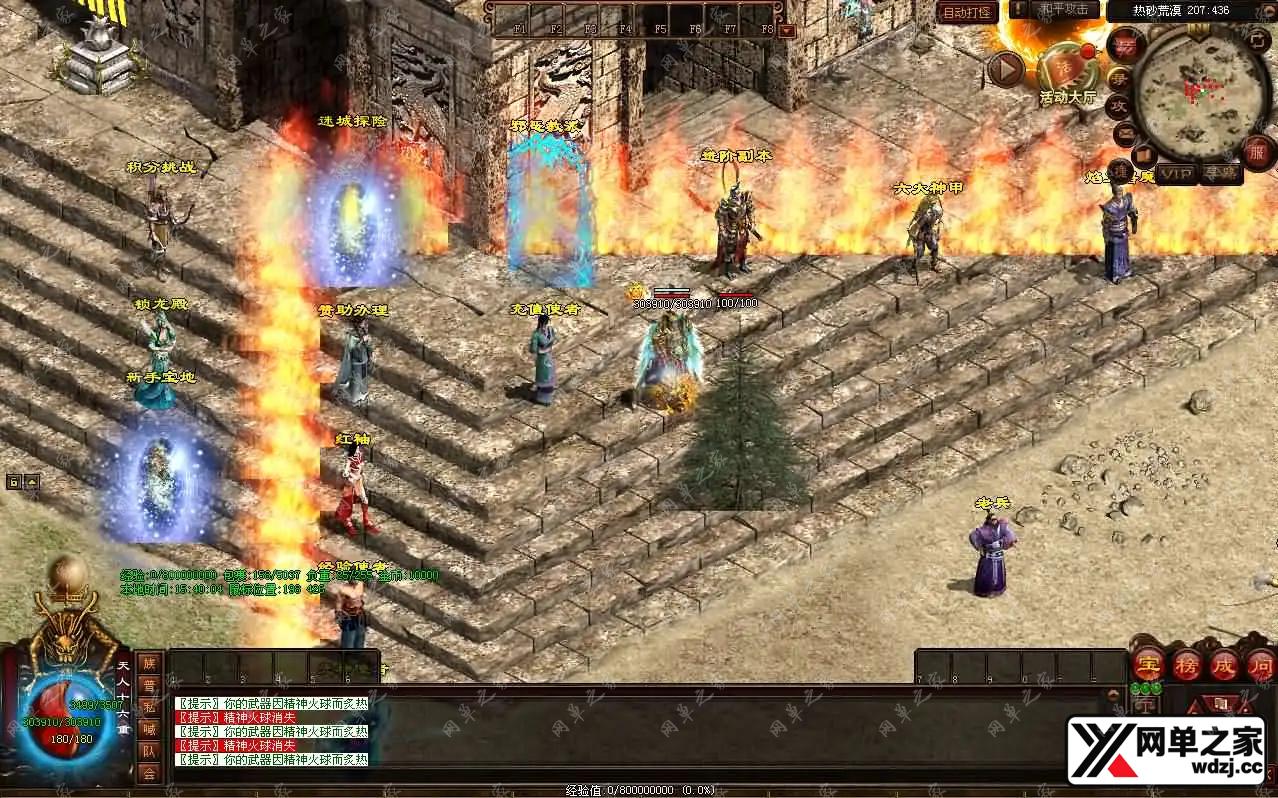Select the 私 private chat channel
Screen dimensions: 1278x798
coord(149,708)
